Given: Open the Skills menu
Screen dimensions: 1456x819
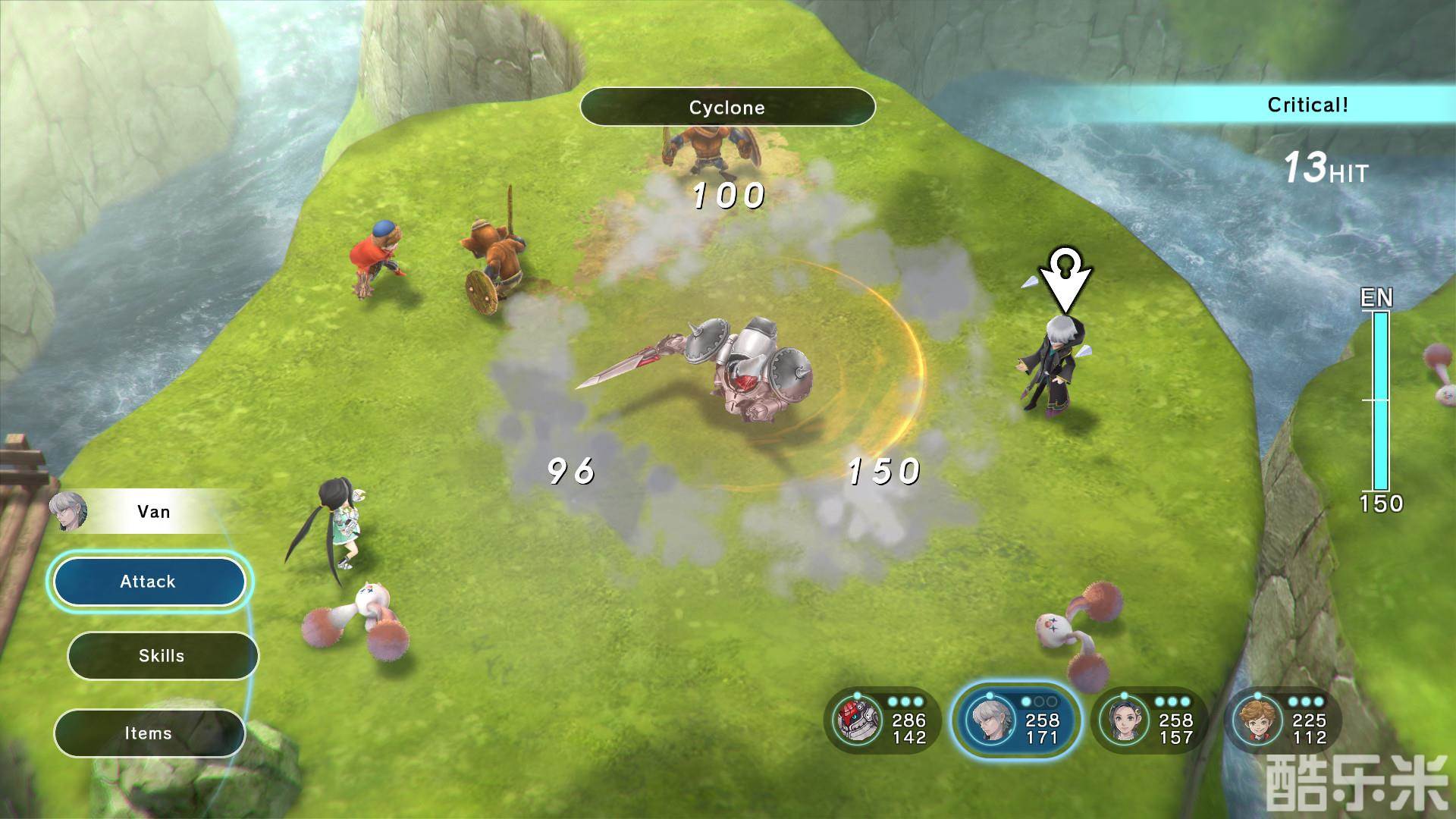Looking at the screenshot, I should pyautogui.click(x=162, y=656).
